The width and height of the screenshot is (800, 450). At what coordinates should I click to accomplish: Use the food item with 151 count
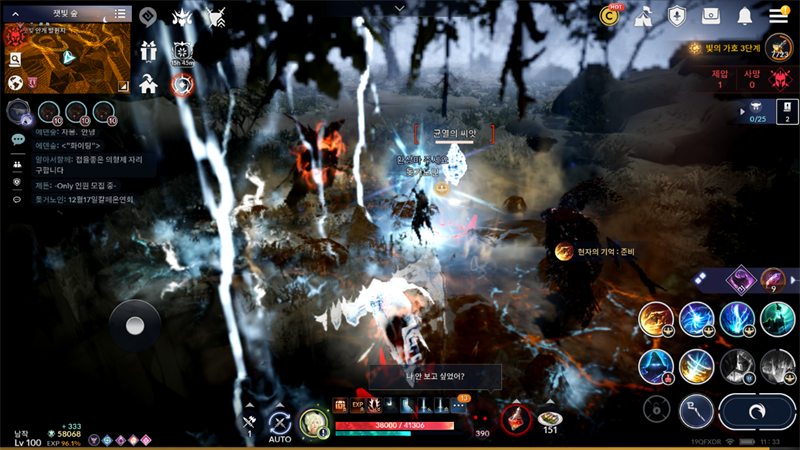tap(549, 420)
